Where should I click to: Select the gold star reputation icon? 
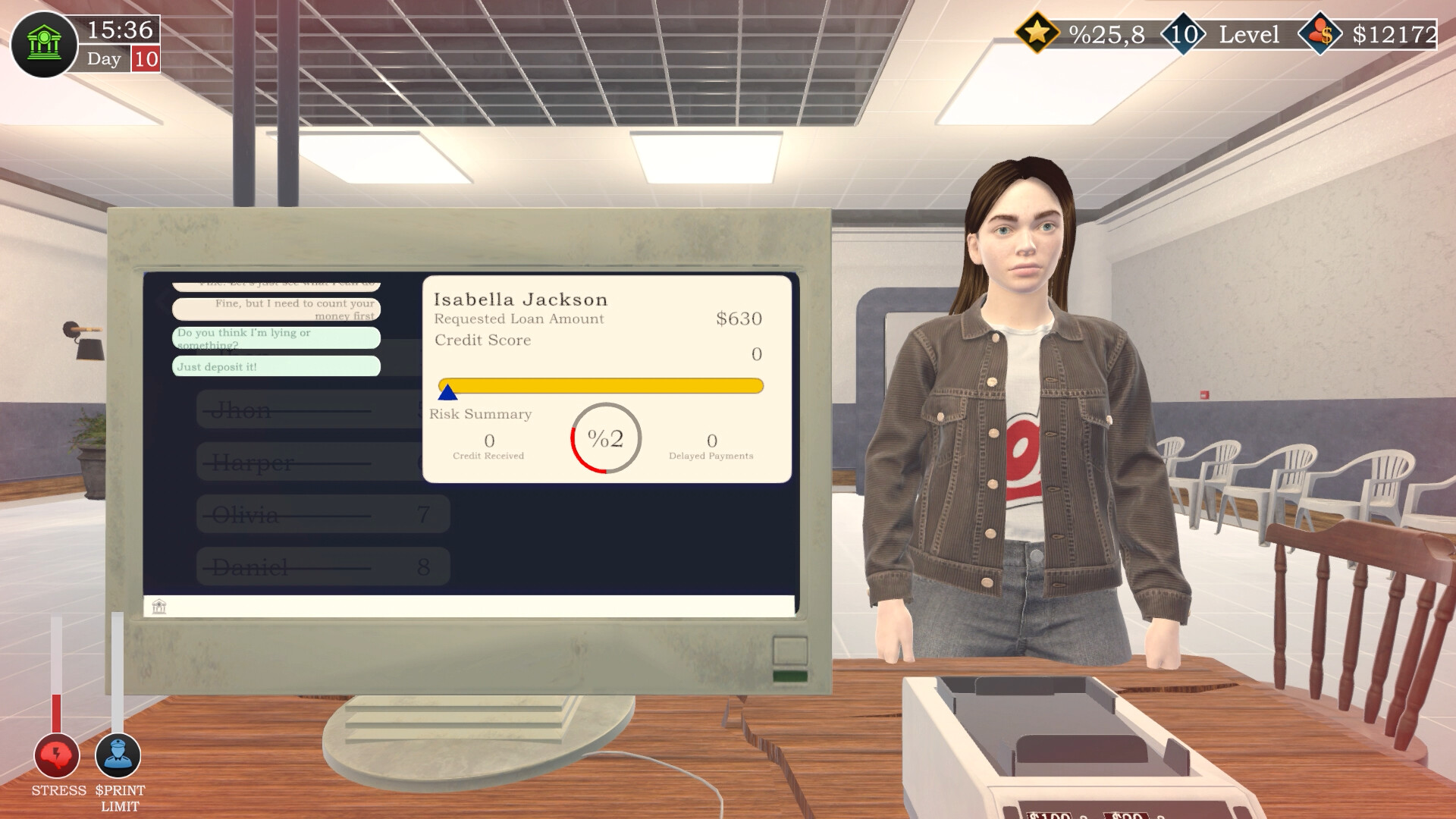[1039, 33]
